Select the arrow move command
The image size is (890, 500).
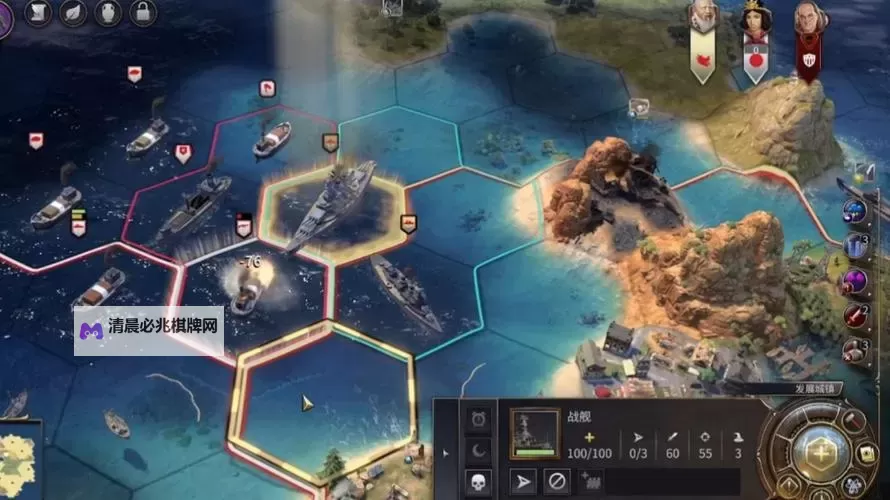(526, 481)
